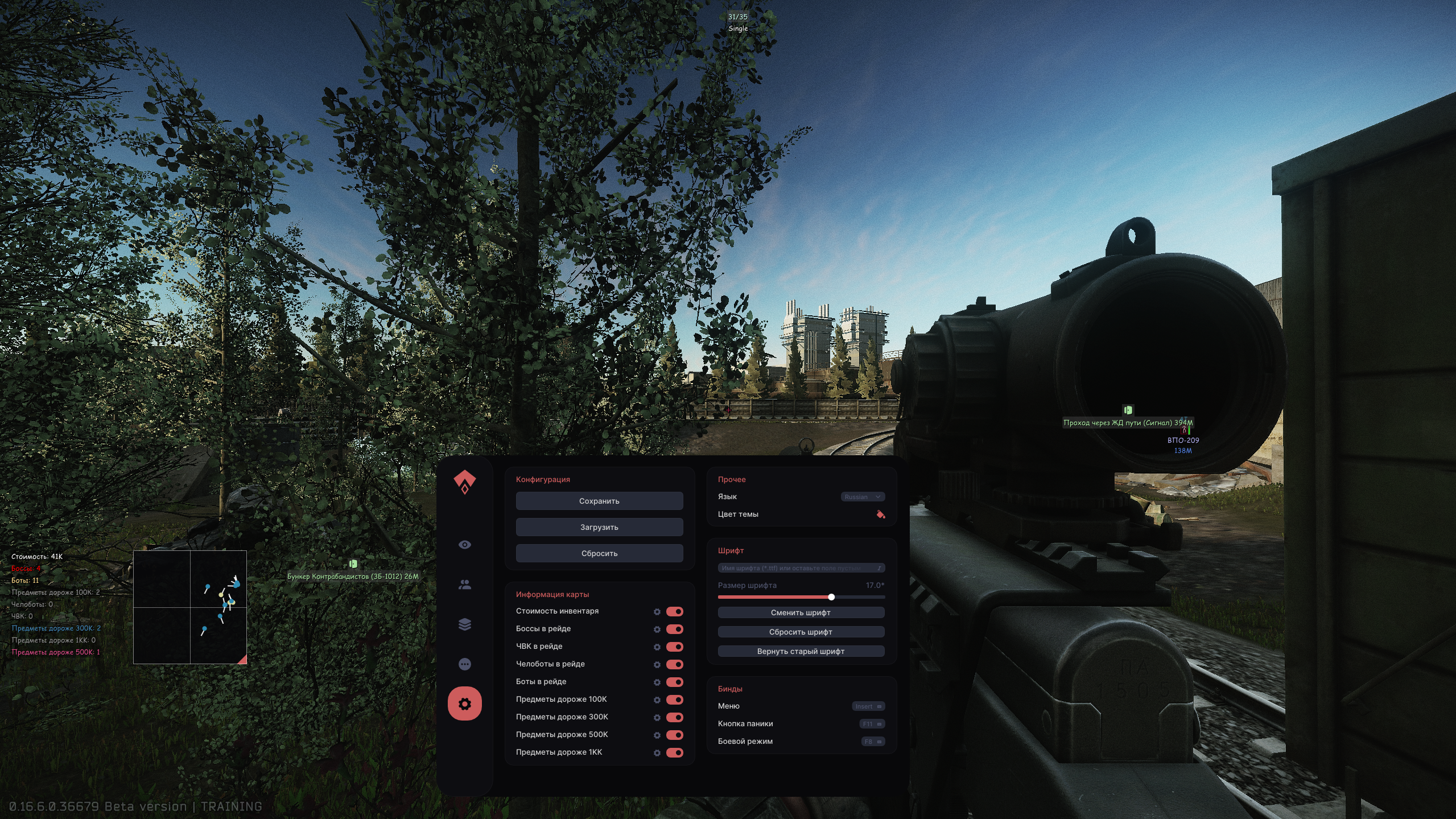Click the red diamond logo at sidebar top

[x=465, y=480]
